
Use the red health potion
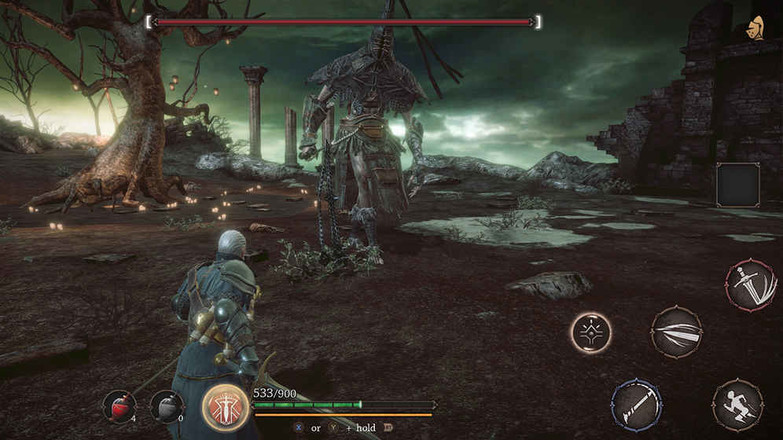119,405
